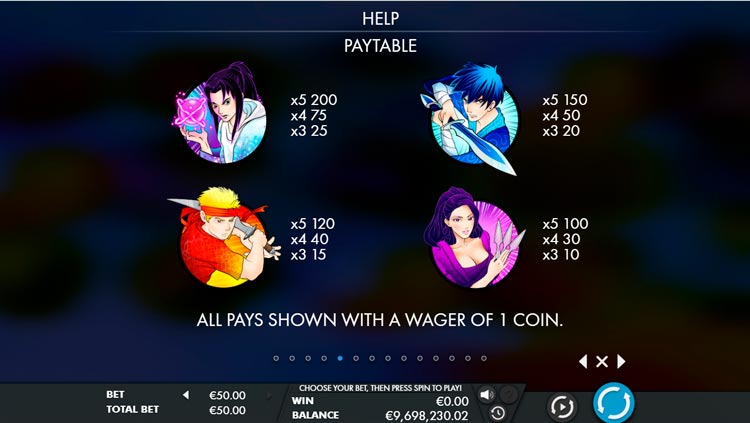Screen dimensions: 750x423
Task: Open the autoplay options
Action: click(562, 405)
